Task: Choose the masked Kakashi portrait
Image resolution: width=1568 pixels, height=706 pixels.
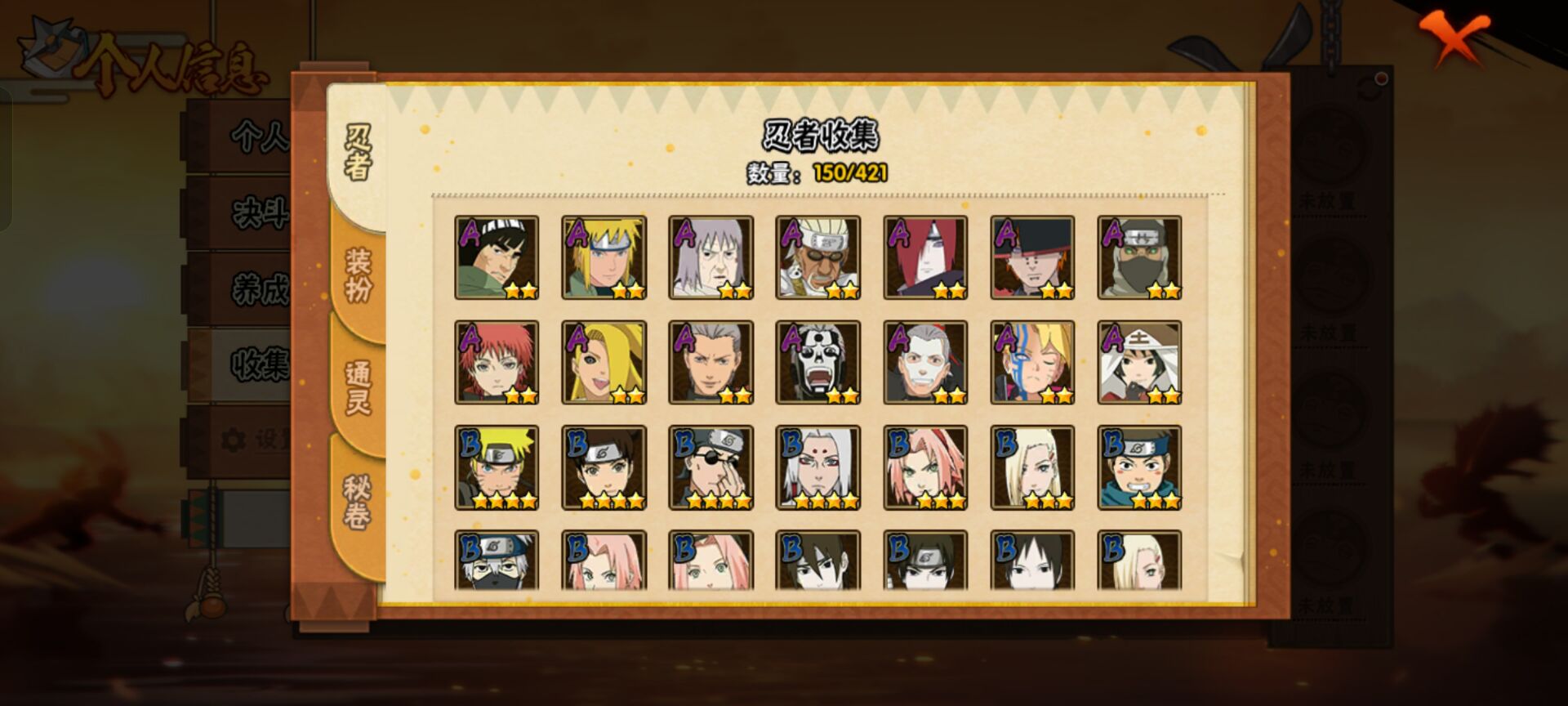Action: coord(497,561)
